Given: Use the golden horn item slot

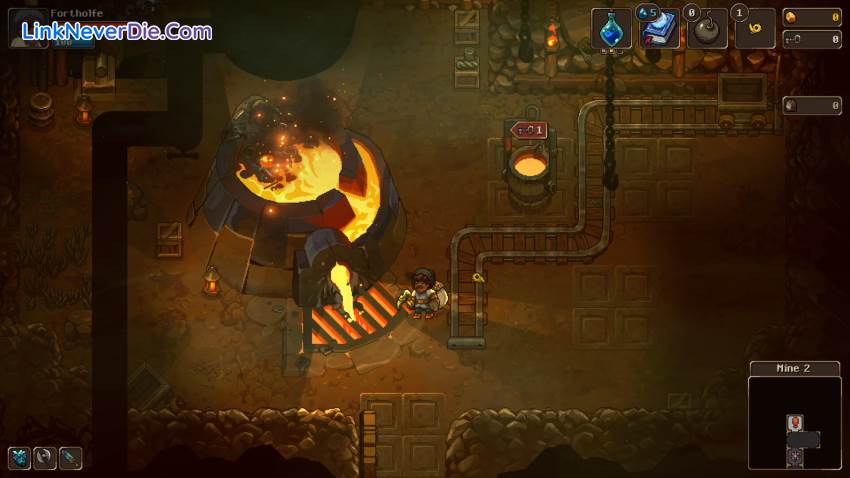Looking at the screenshot, I should click(x=755, y=29).
